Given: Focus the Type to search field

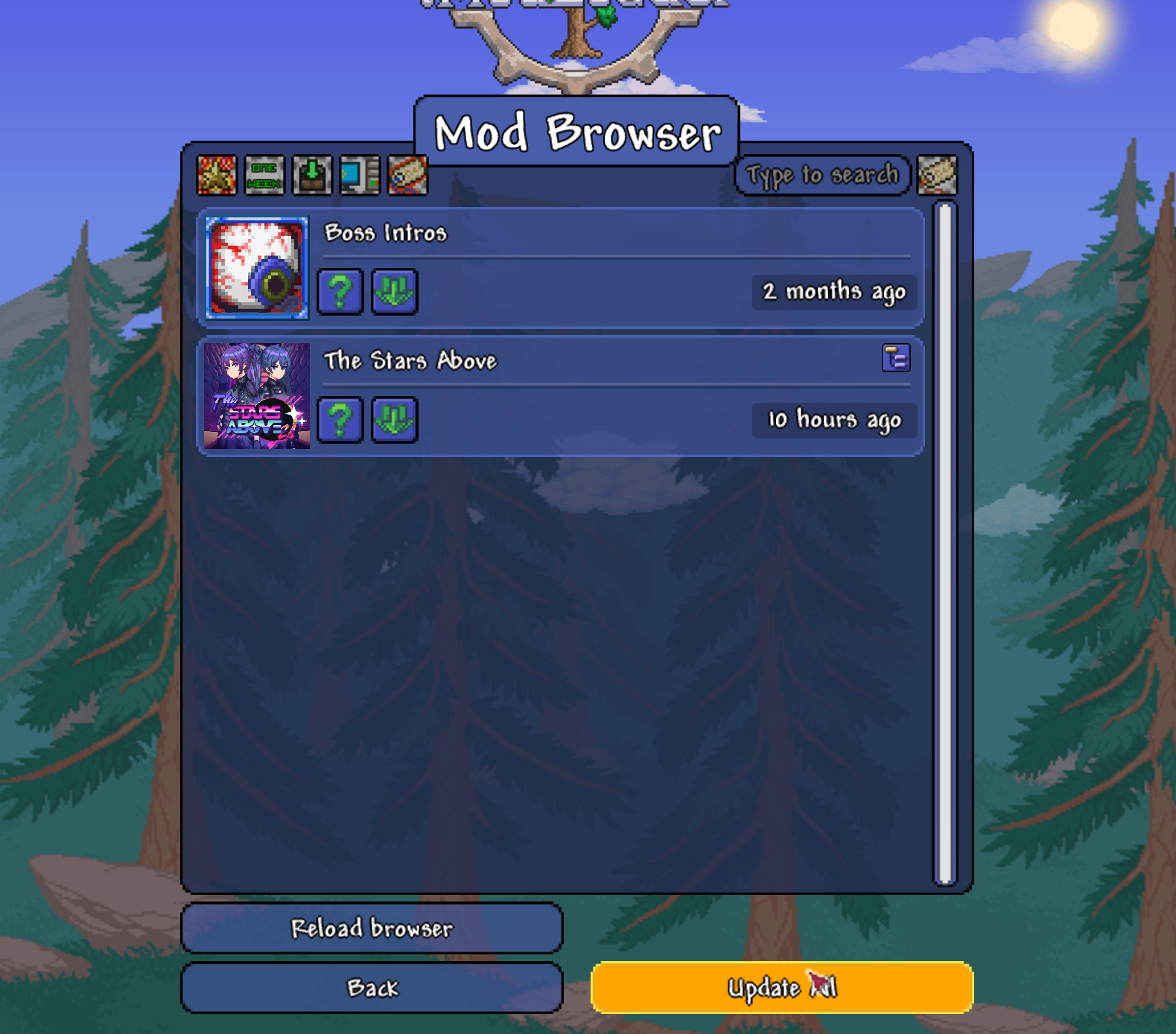Looking at the screenshot, I should point(822,176).
